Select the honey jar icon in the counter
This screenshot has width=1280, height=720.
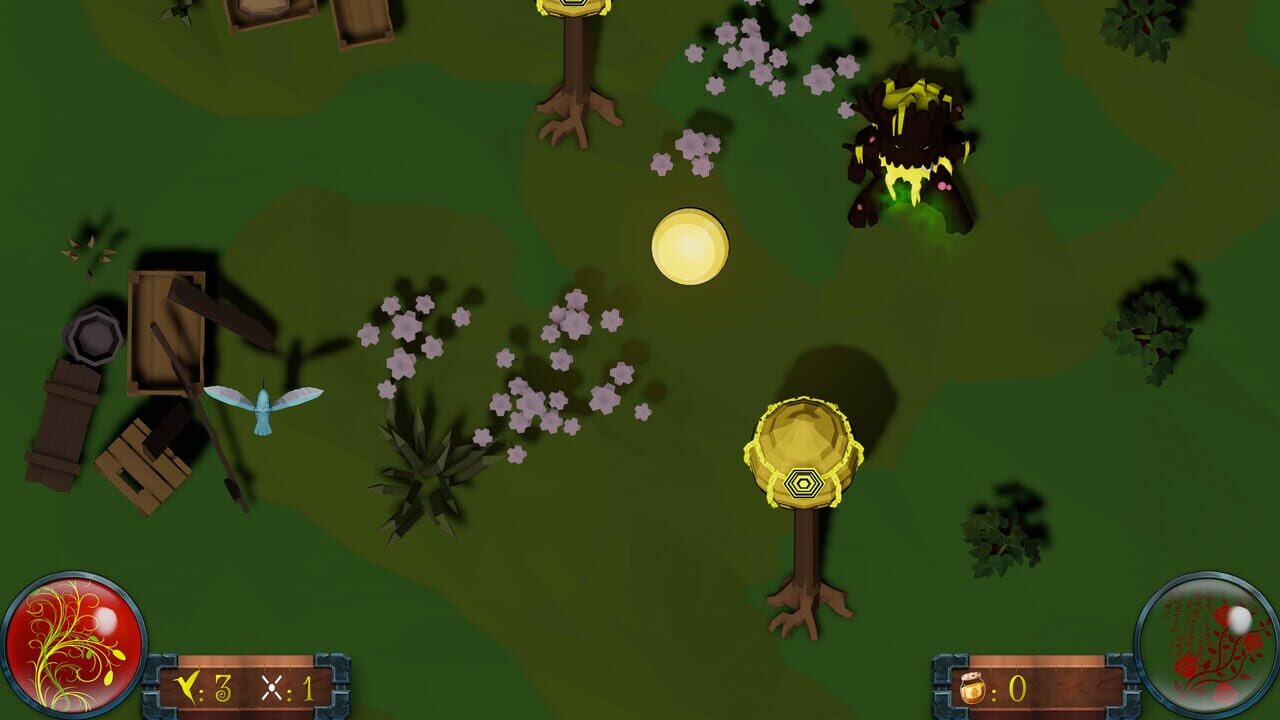(x=970, y=687)
